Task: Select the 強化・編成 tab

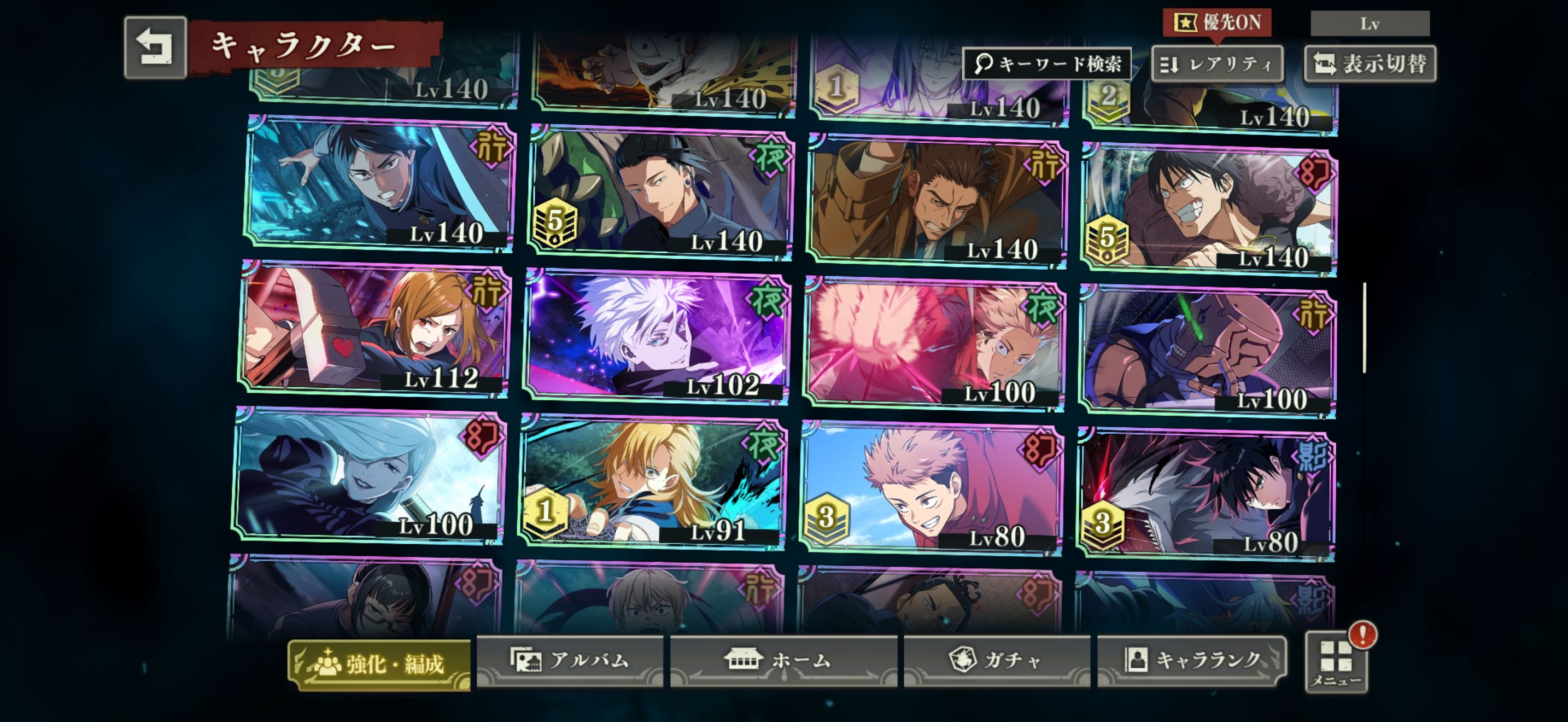Action: click(379, 663)
